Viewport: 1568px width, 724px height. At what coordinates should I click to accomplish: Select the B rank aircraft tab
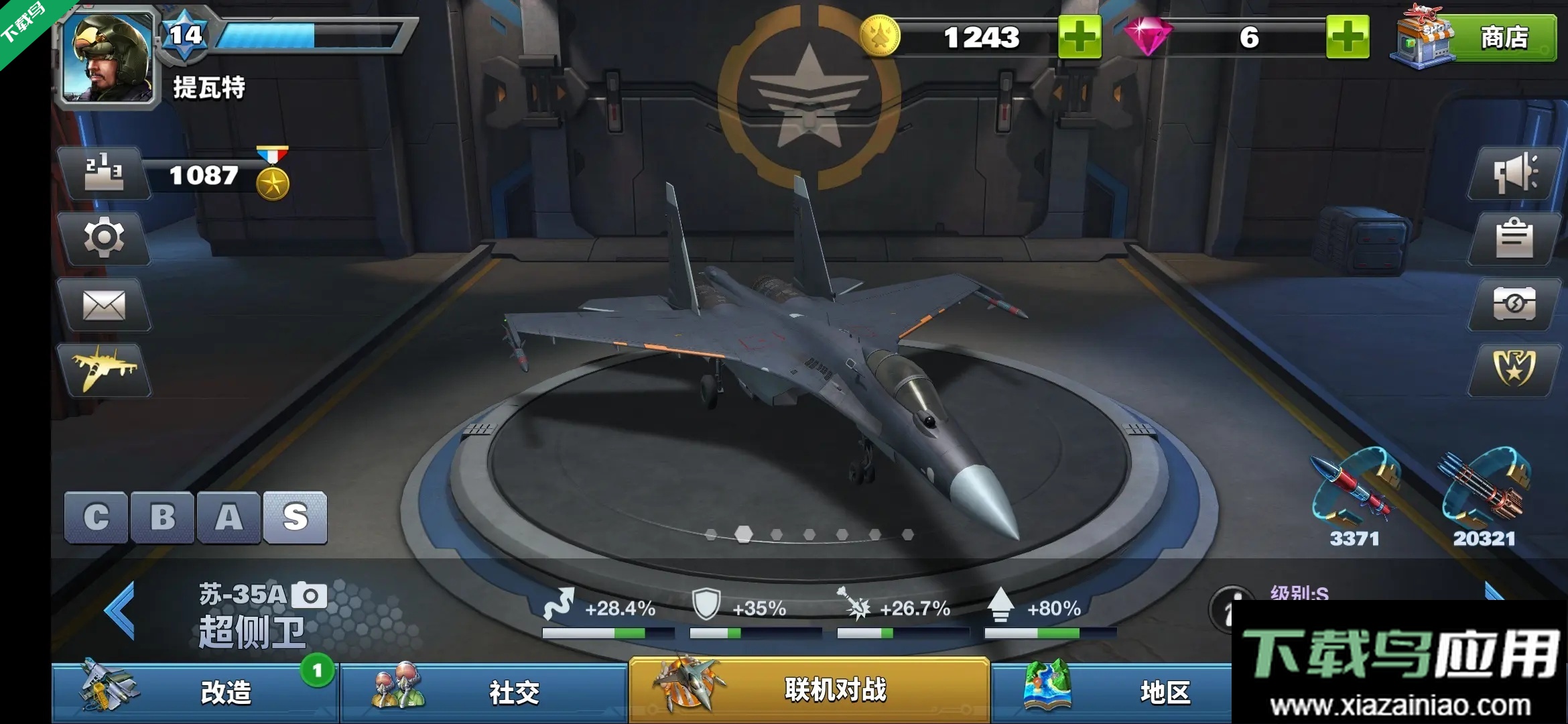[162, 517]
